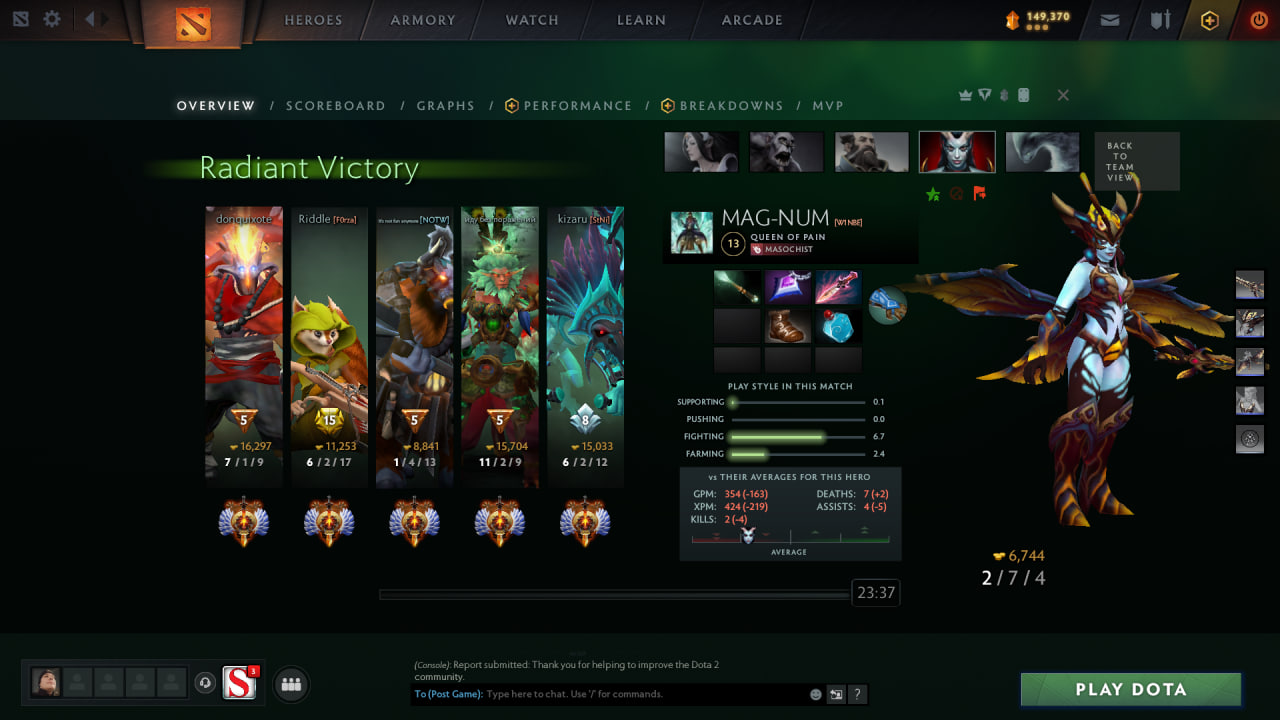Open the Heroes menu
Image resolution: width=1280 pixels, height=720 pixels.
[313, 20]
